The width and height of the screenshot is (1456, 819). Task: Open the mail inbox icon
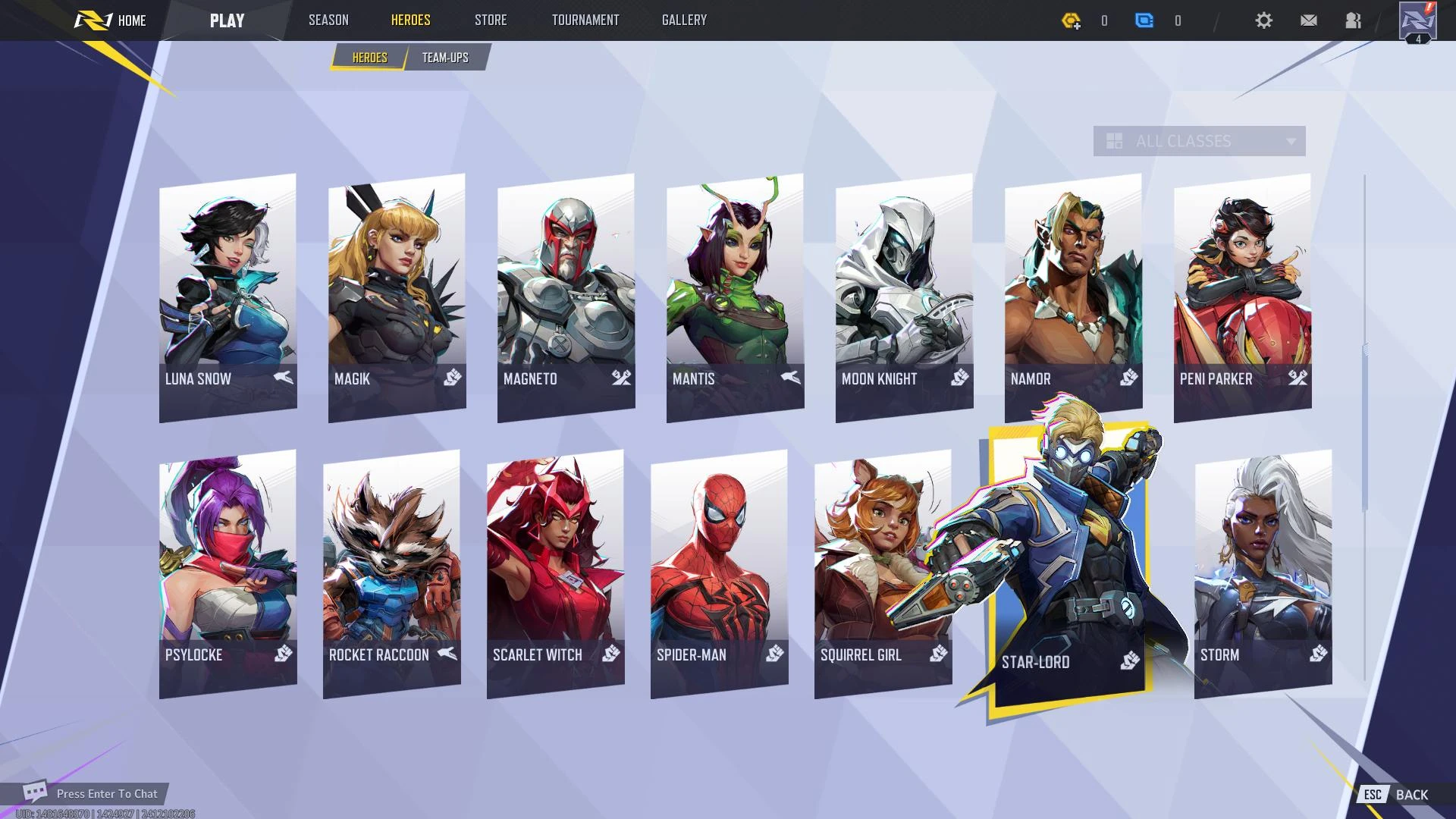click(x=1308, y=20)
